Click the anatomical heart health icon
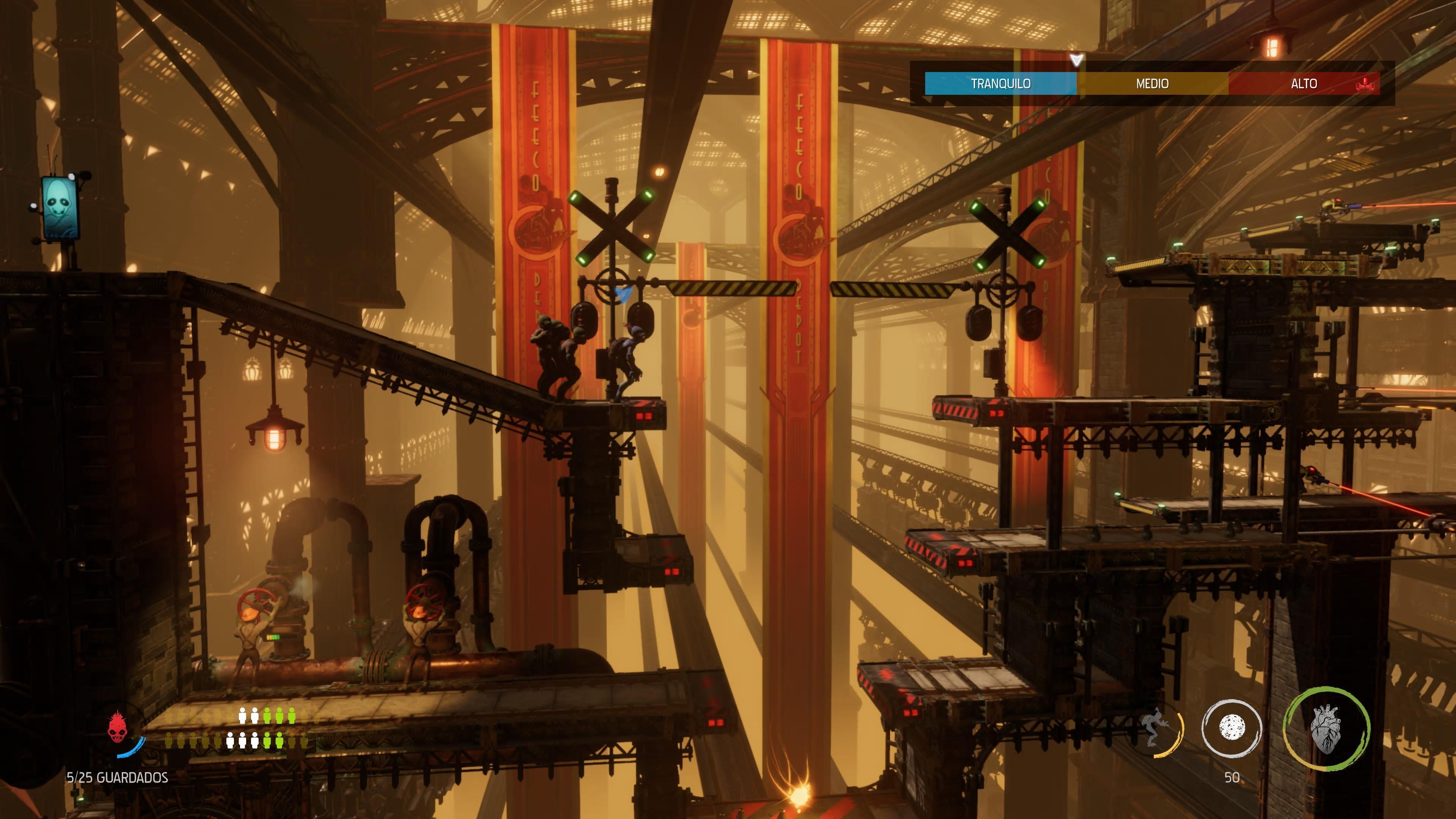This screenshot has height=819, width=1456. pos(1326,728)
